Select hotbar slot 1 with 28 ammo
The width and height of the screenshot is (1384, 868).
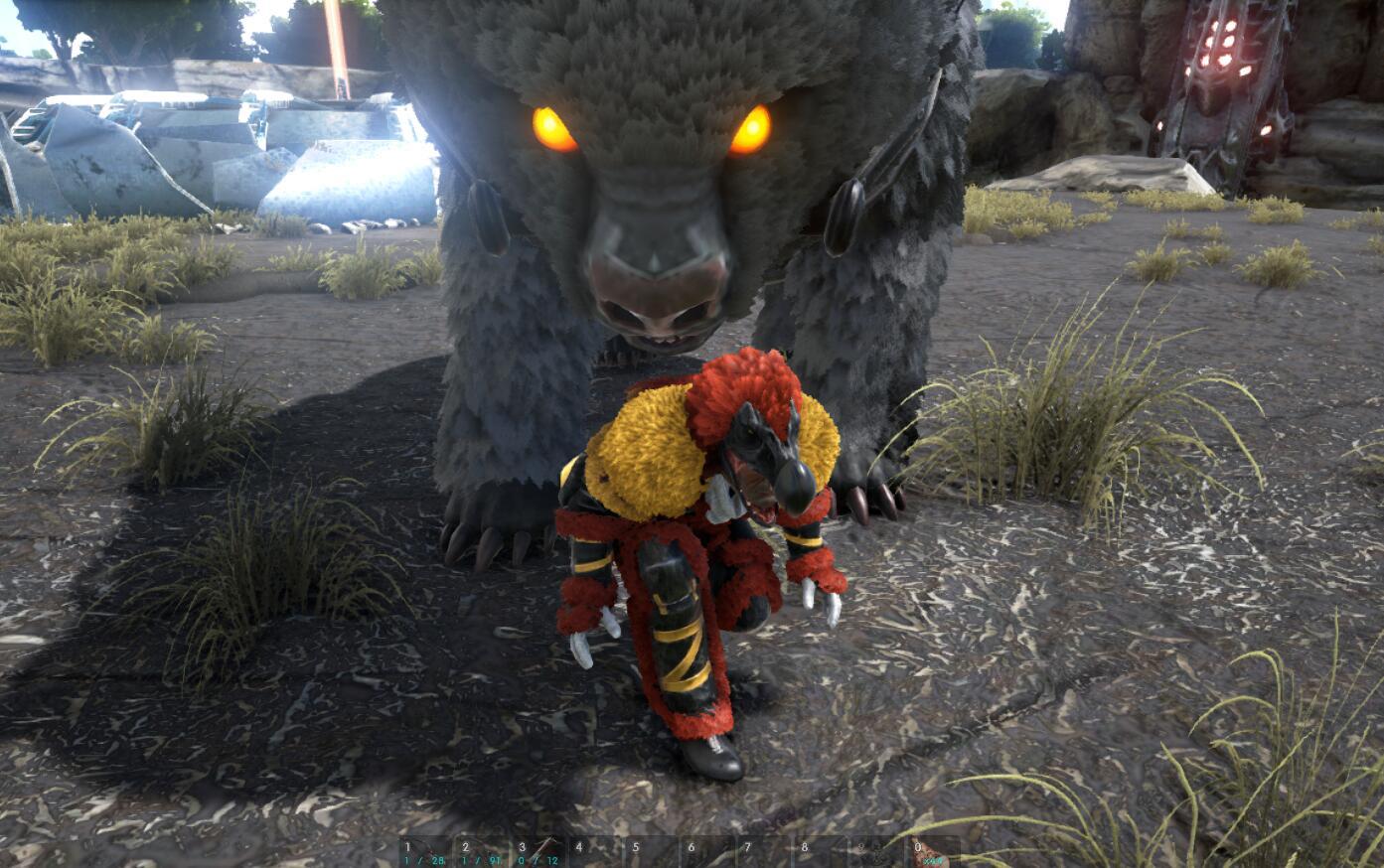[425, 852]
